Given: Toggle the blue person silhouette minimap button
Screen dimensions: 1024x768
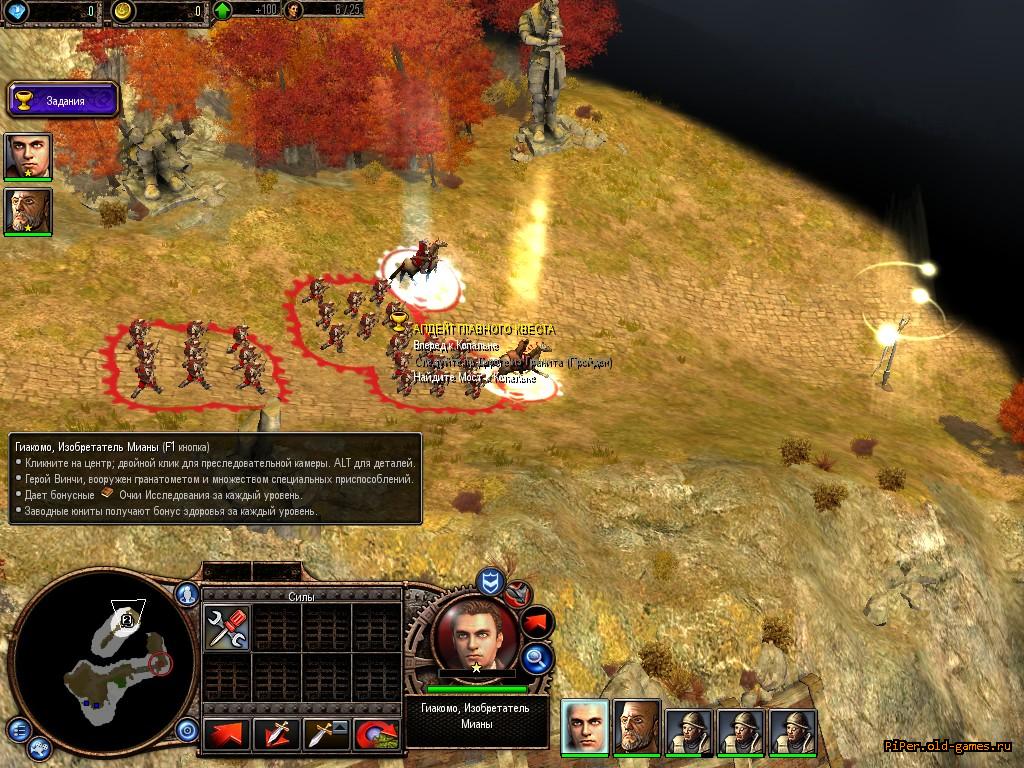Looking at the screenshot, I should tap(187, 594).
